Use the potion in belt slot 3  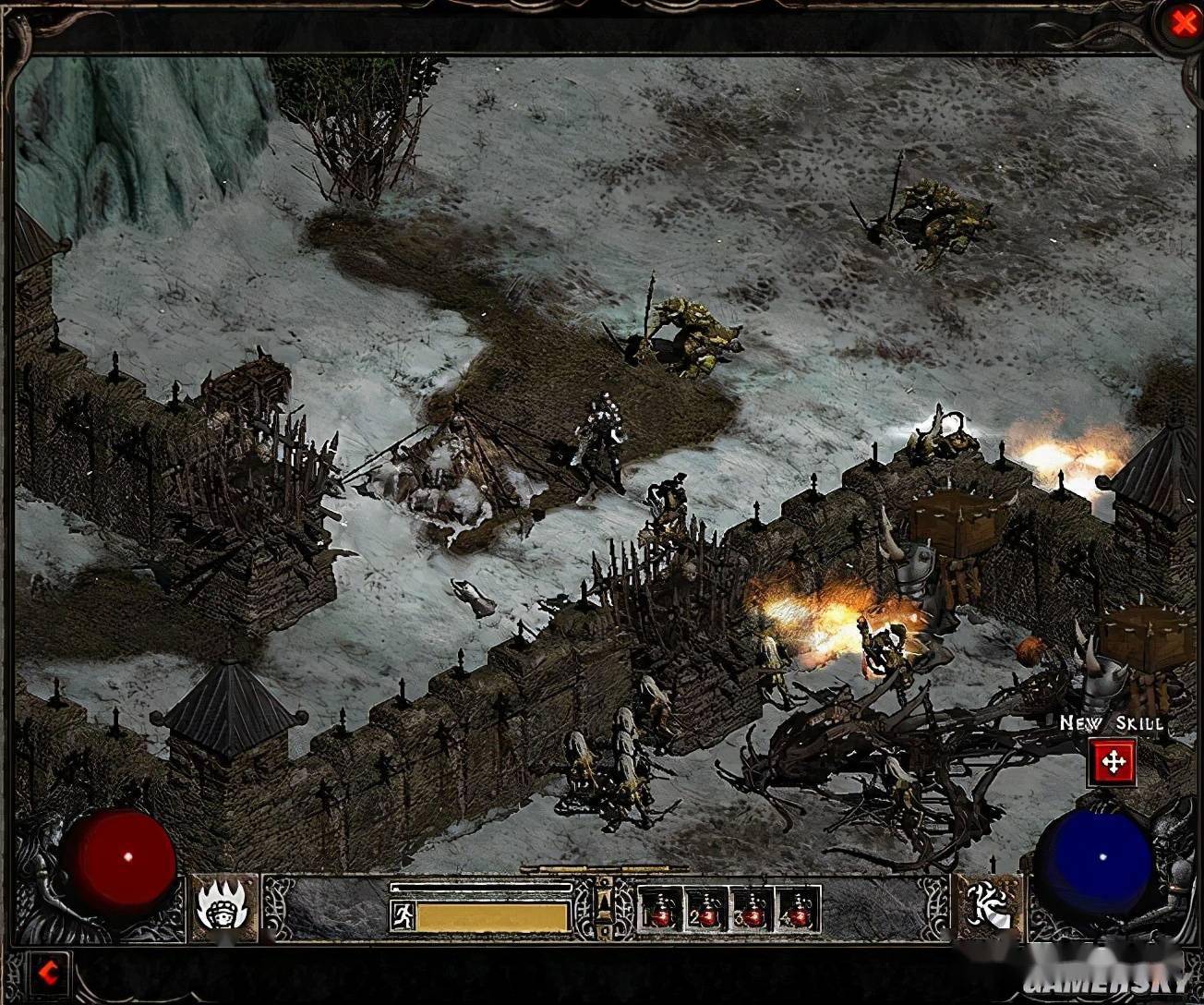pyautogui.click(x=752, y=910)
